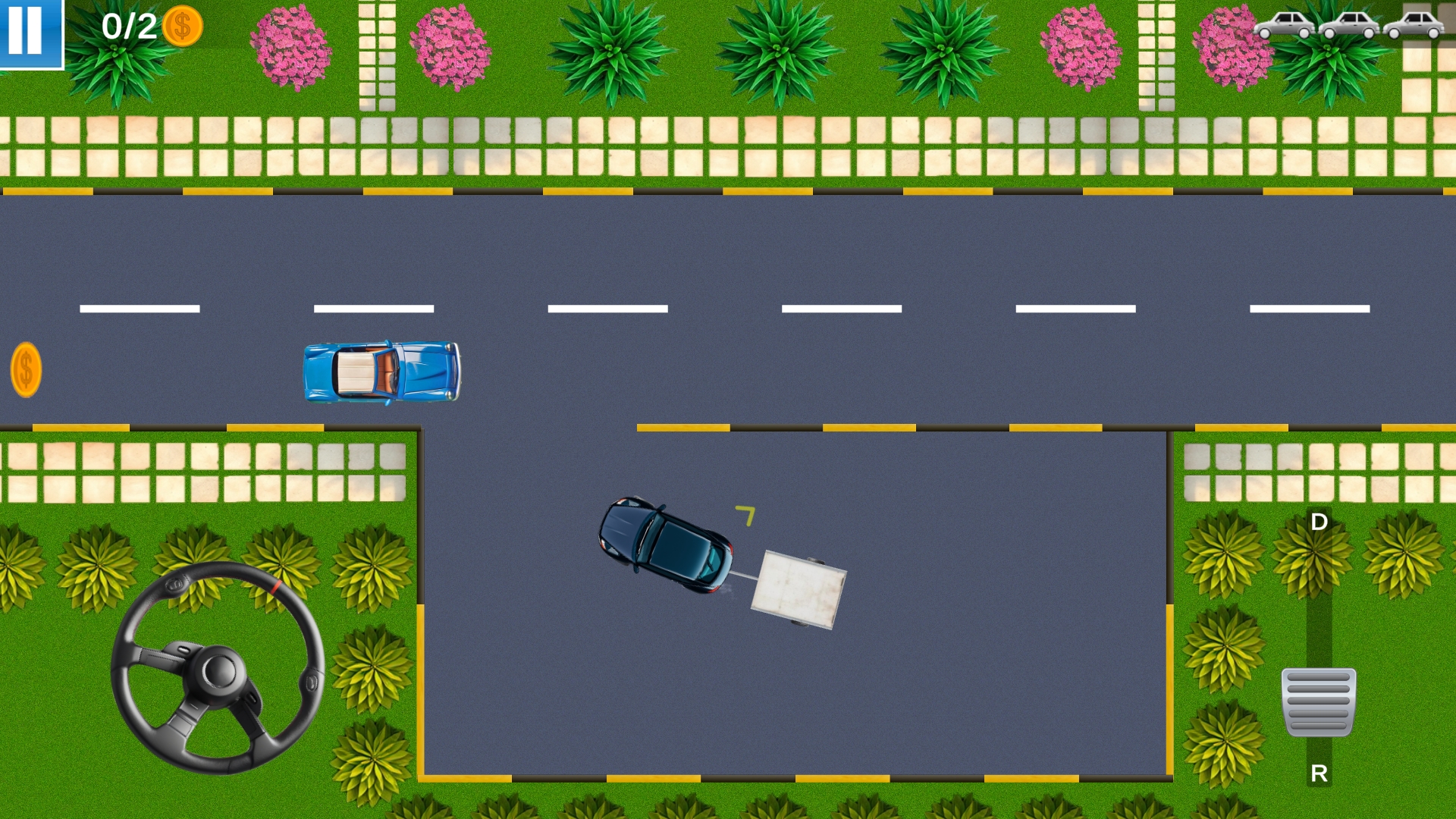The width and height of the screenshot is (1456, 819).
Task: Collect the coin on the left road
Action: point(26,371)
